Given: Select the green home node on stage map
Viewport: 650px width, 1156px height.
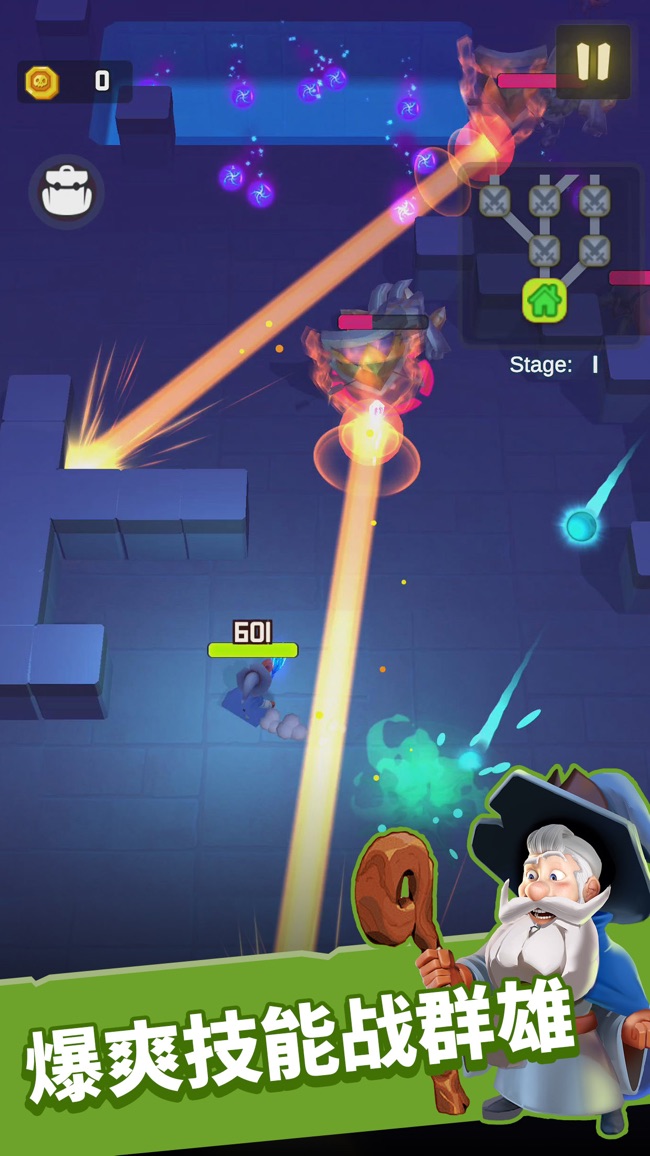Looking at the screenshot, I should point(544,300).
